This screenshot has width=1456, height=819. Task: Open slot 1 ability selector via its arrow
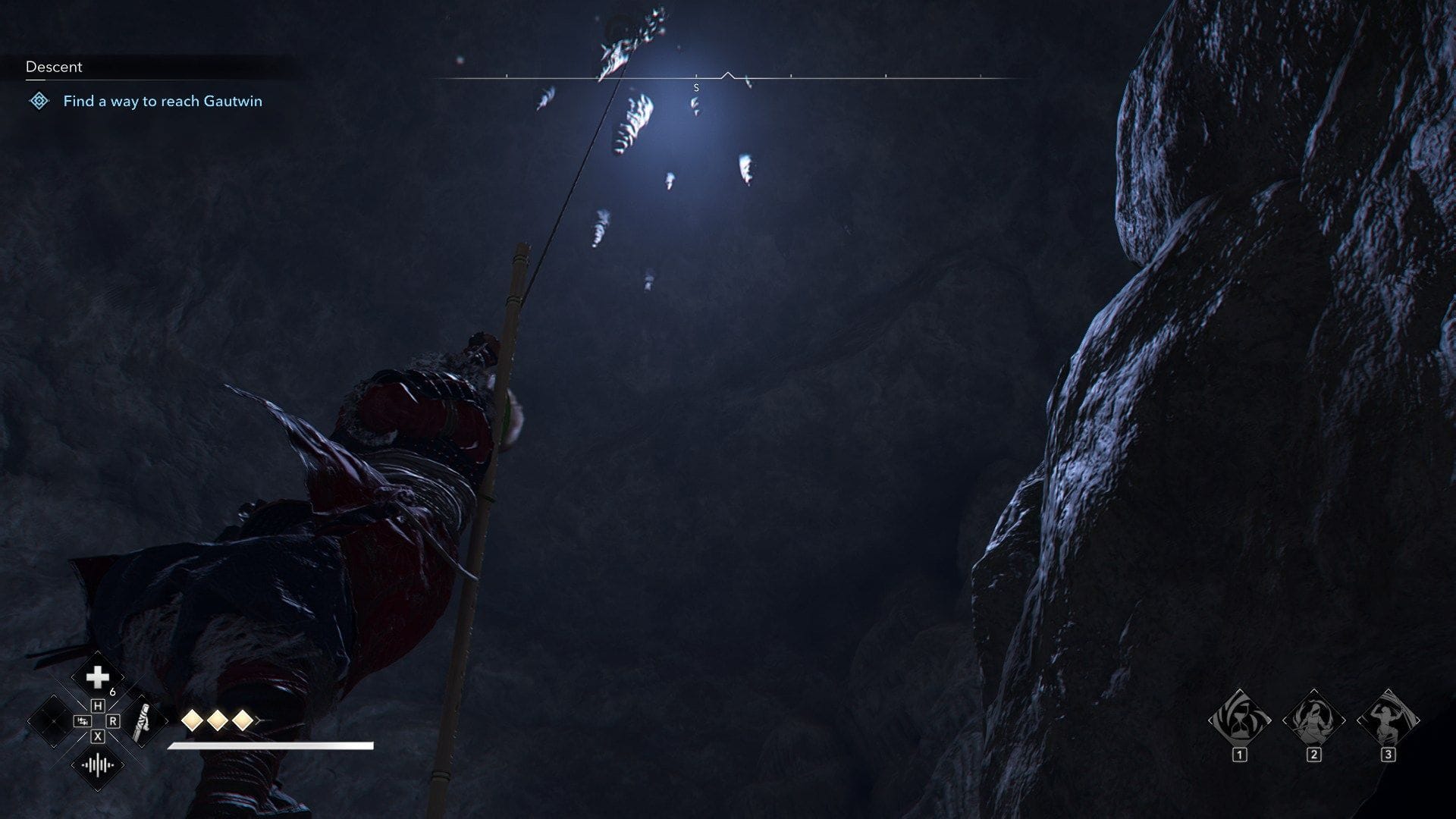[x=1268, y=719]
